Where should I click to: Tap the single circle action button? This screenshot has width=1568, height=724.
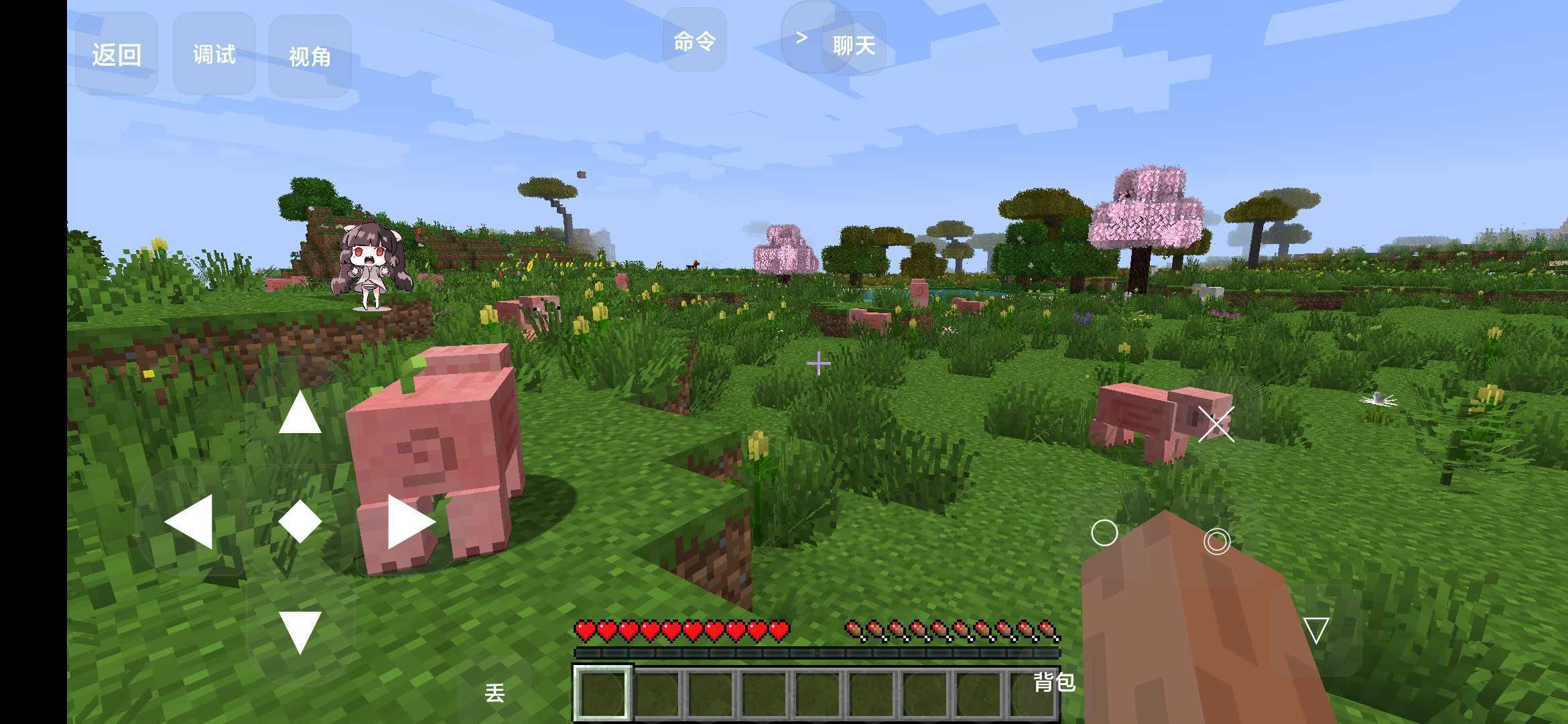[1104, 534]
